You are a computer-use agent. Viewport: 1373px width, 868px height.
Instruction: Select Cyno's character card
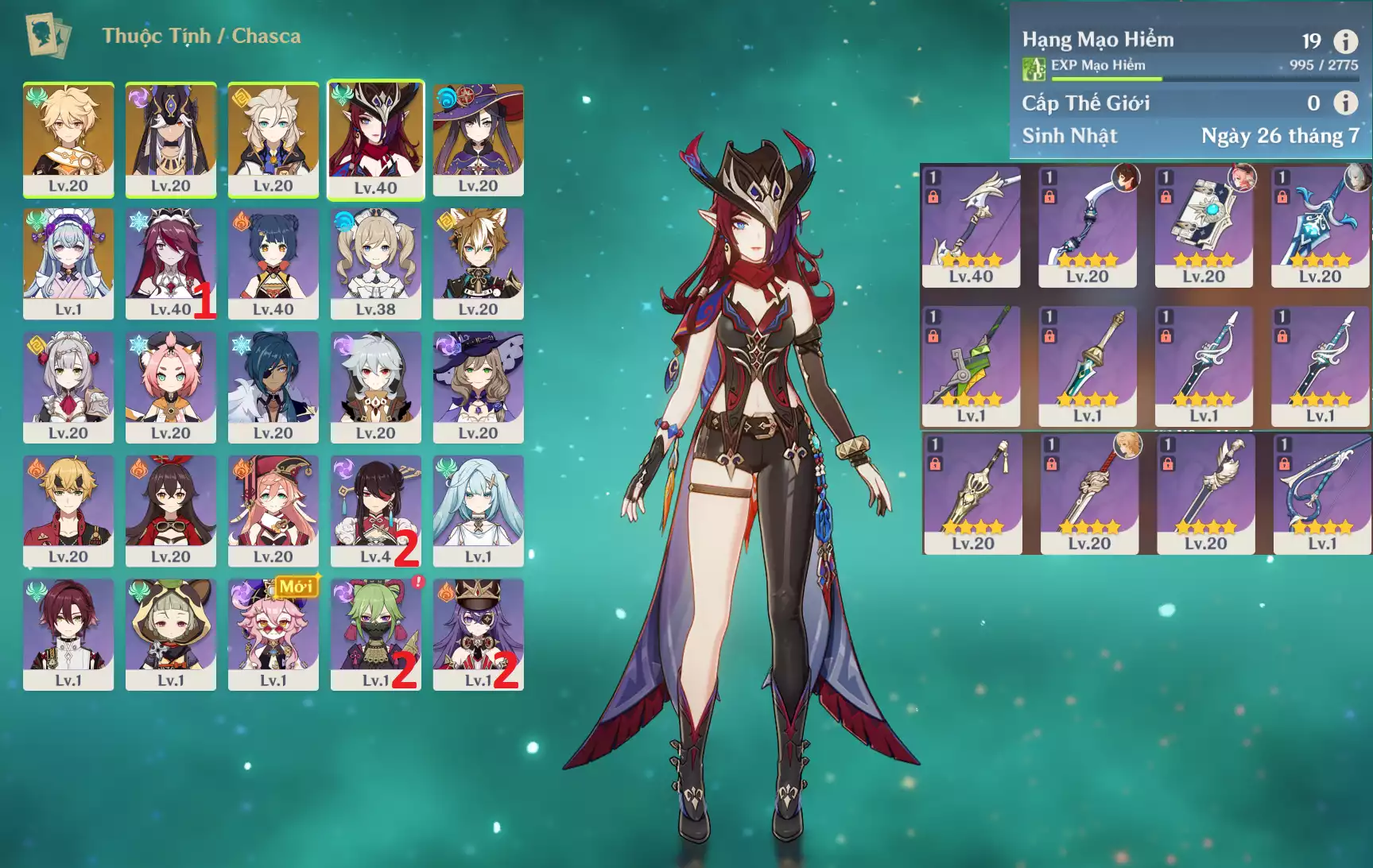171,138
